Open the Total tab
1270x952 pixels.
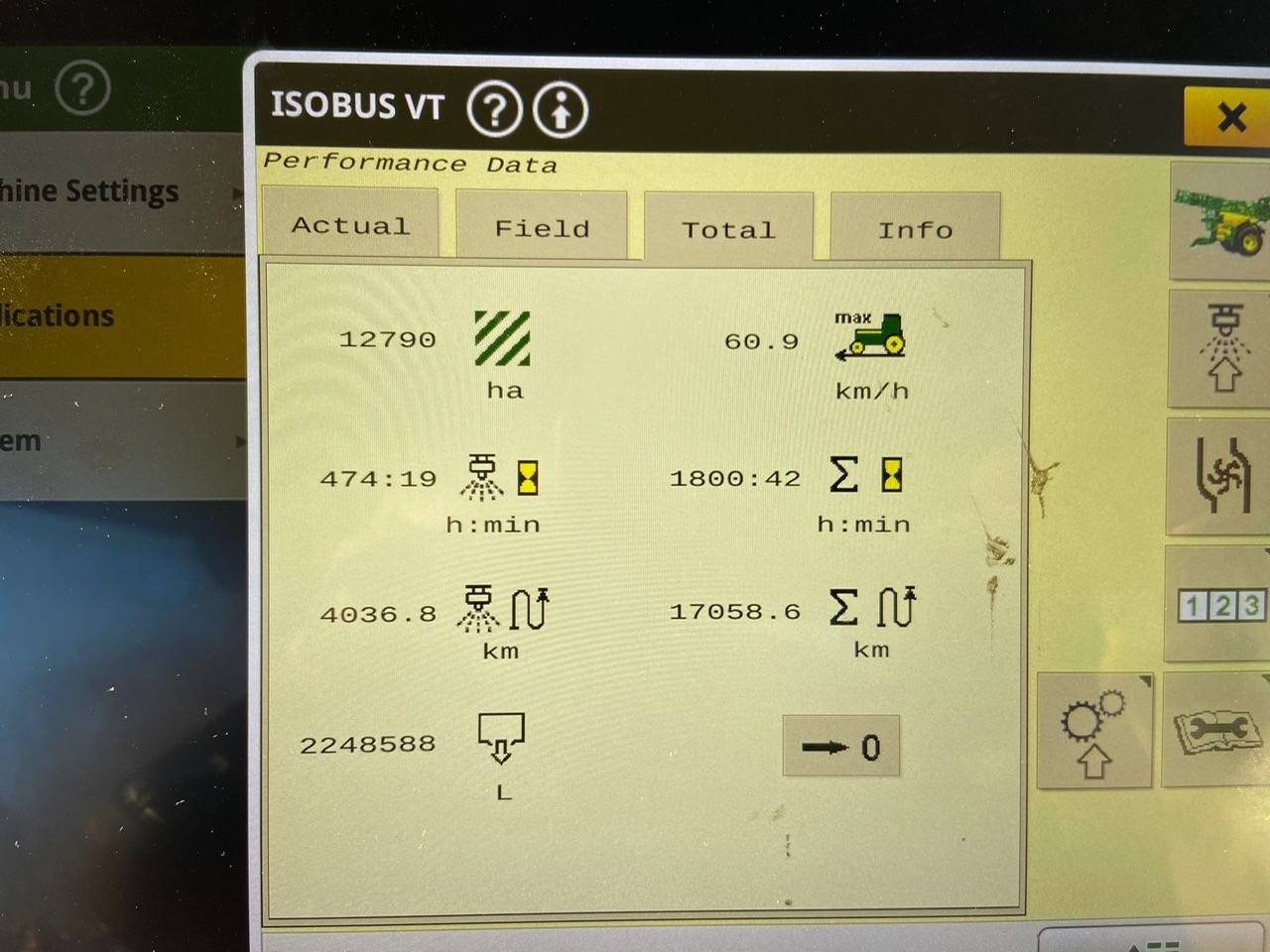point(728,230)
